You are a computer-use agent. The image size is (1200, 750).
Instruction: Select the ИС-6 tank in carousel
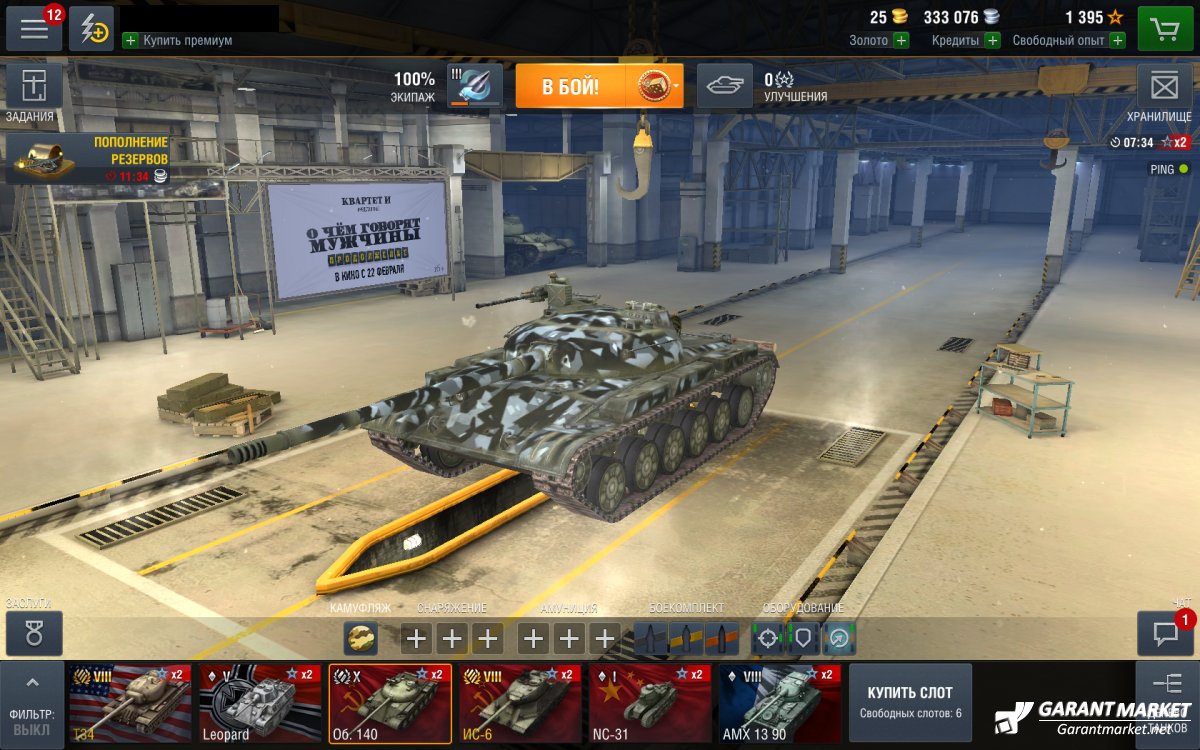[x=520, y=703]
